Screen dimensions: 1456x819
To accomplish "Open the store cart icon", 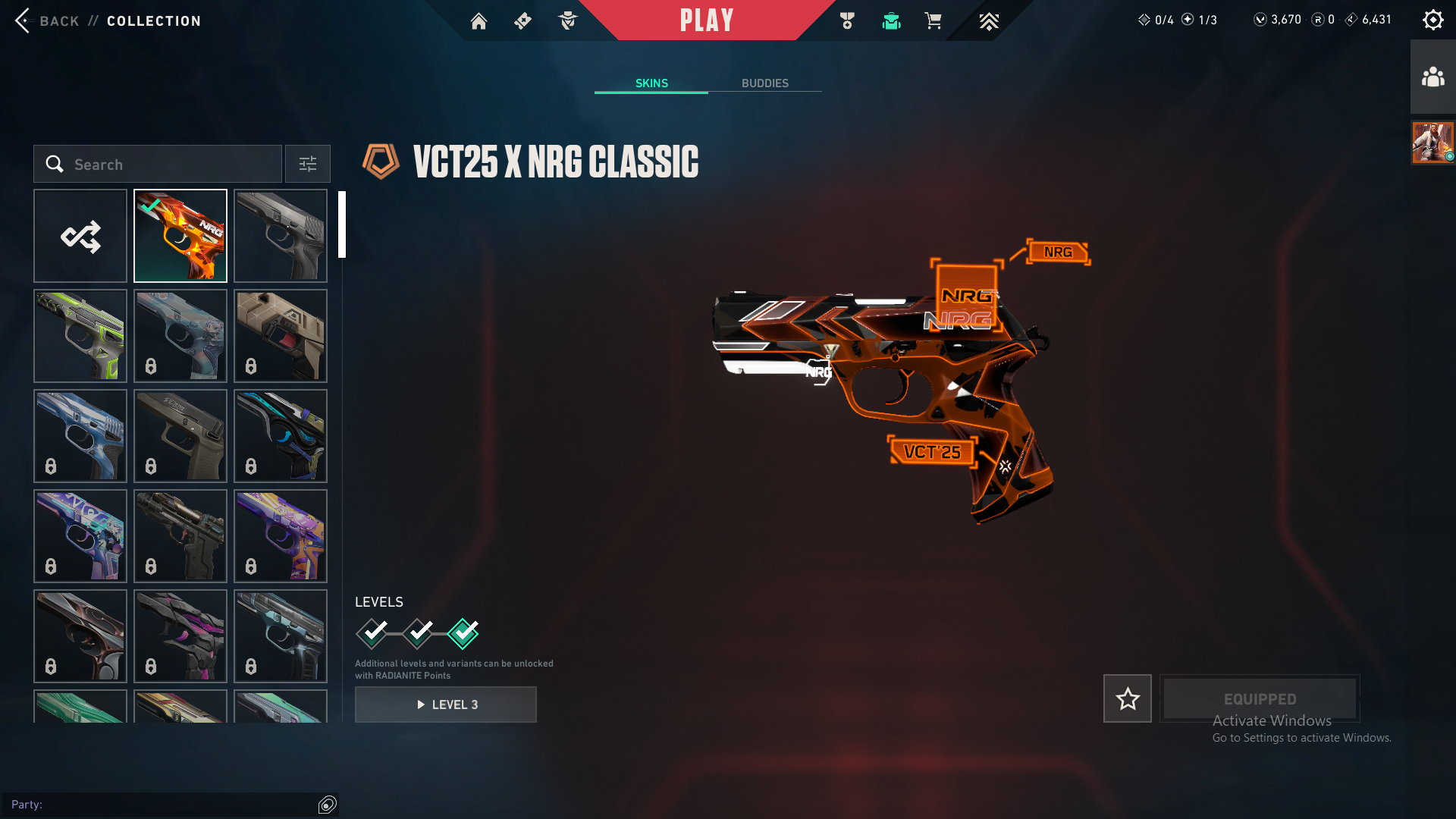I will pos(933,21).
